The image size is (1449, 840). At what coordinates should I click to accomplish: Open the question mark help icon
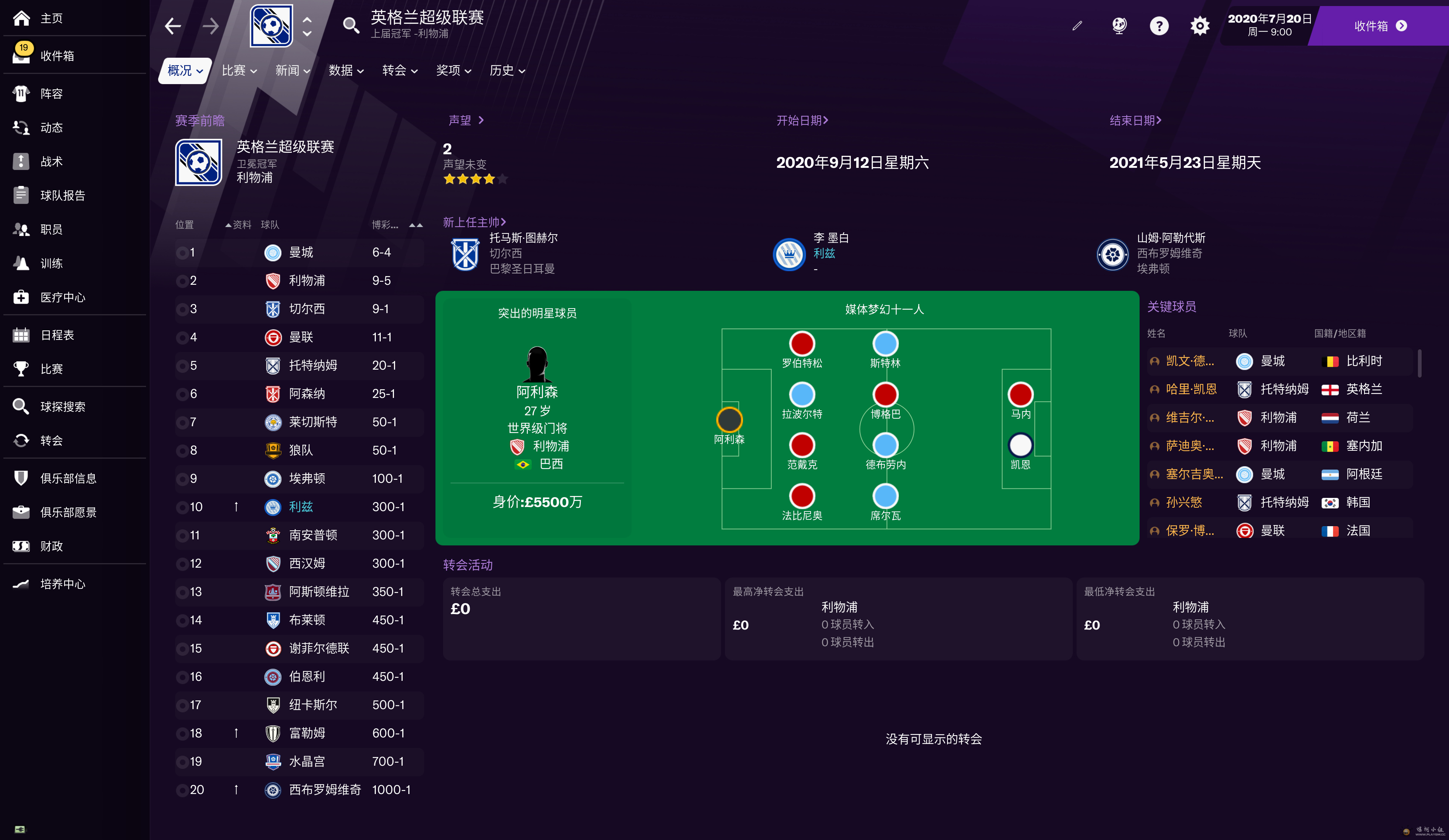point(1158,26)
